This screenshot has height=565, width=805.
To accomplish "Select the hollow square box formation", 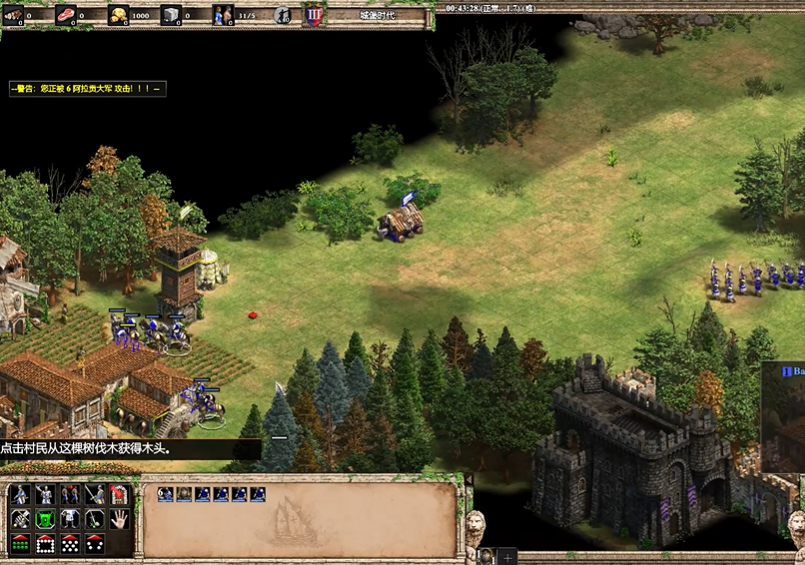I will [45, 544].
